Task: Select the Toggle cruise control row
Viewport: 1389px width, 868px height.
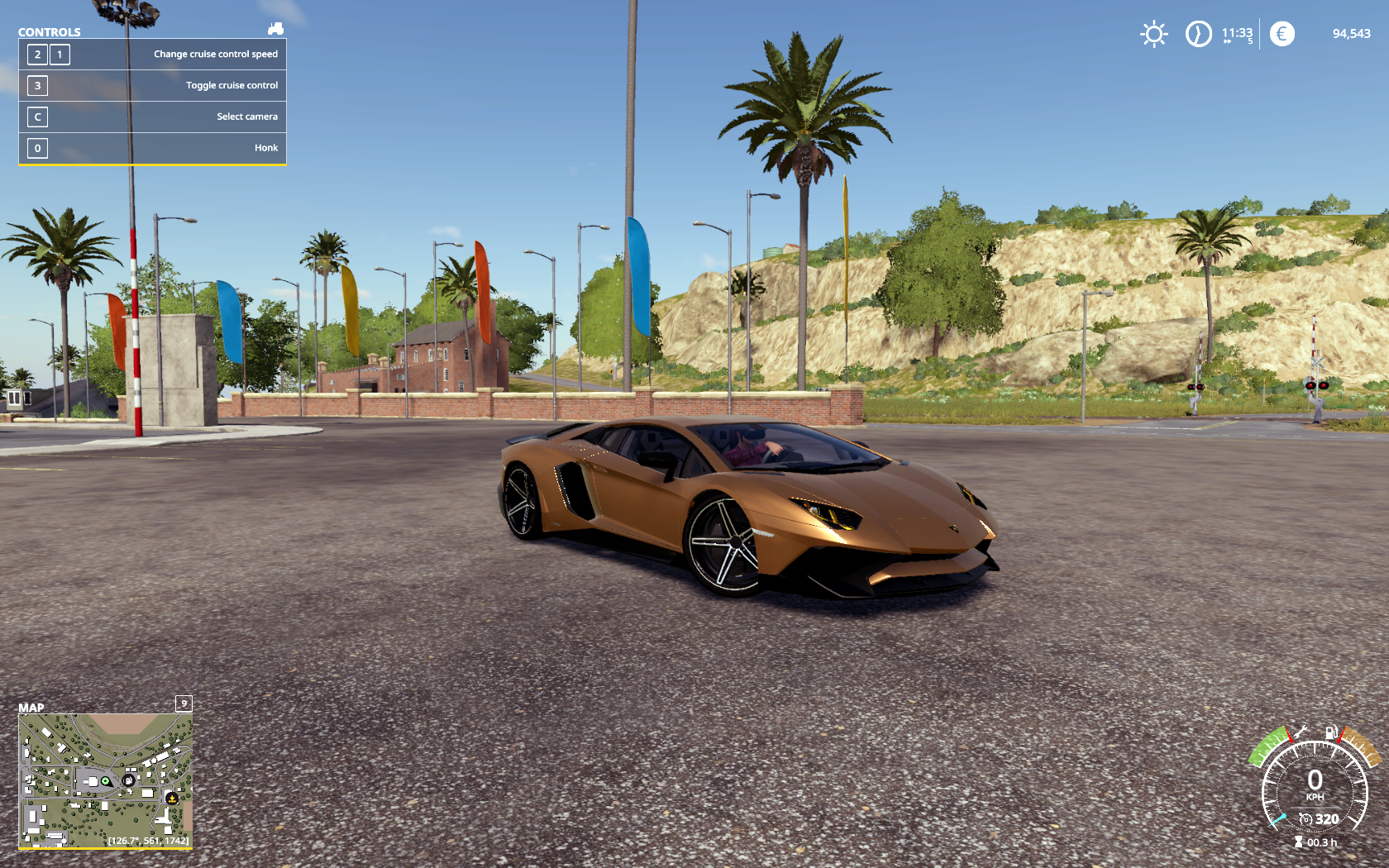Action: 152,85
